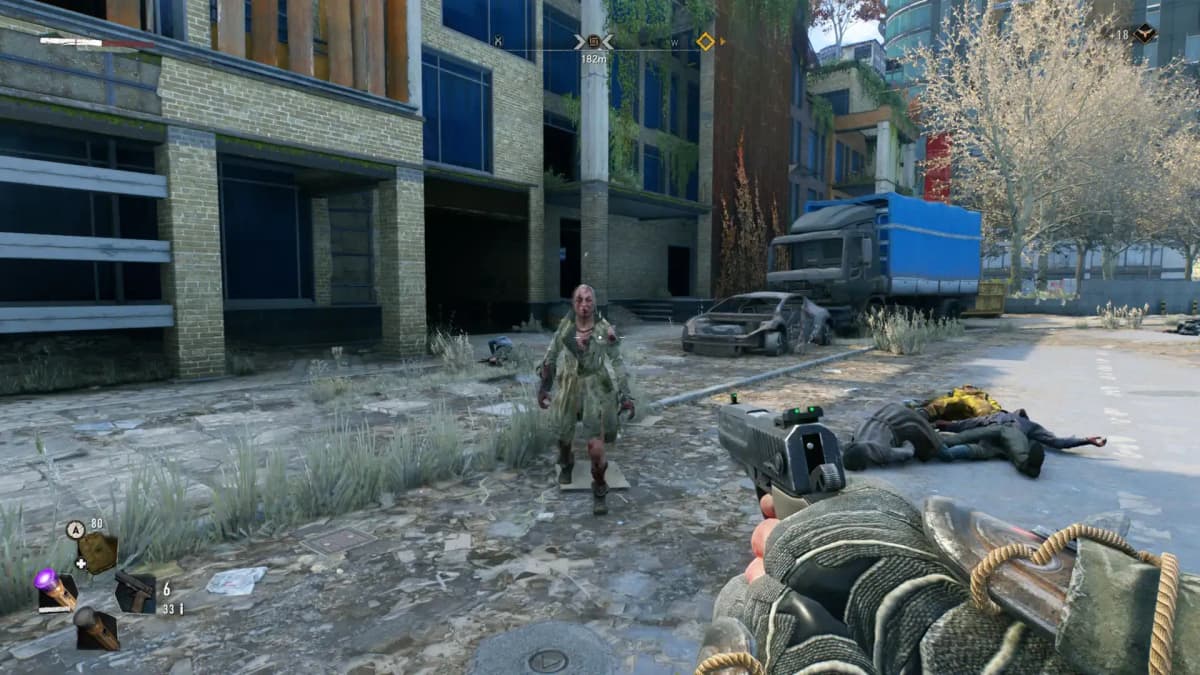This screenshot has height=675, width=1200.
Task: Use the olive healing item slot
Action: (98, 552)
